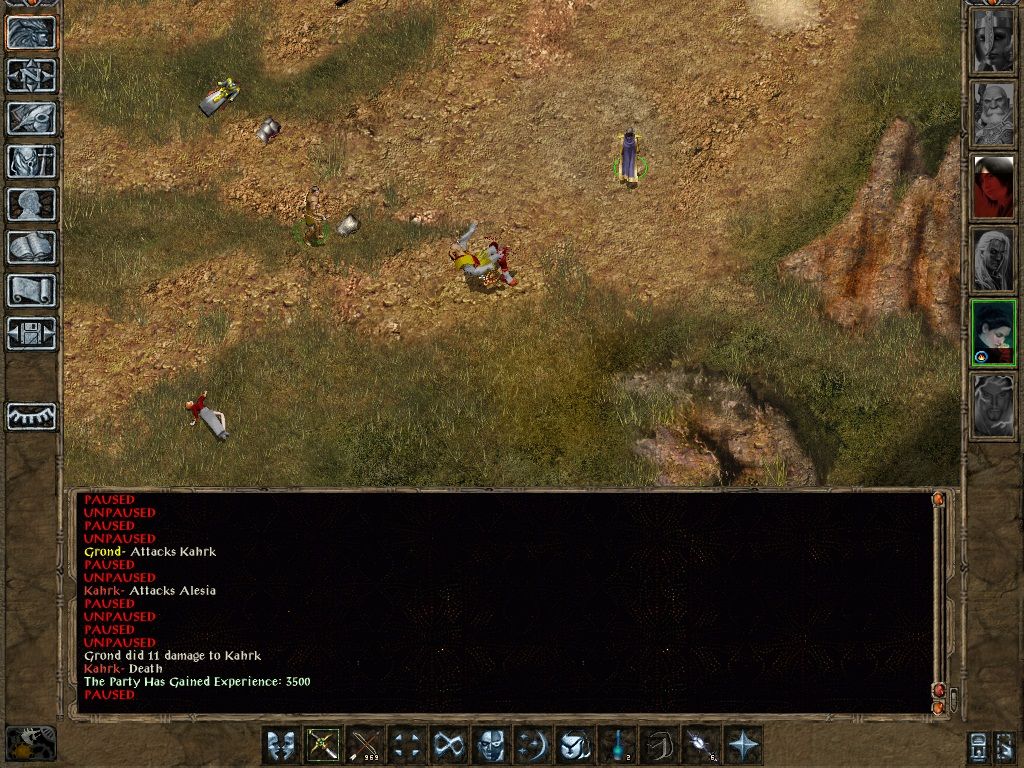The image size is (1024, 768).
Task: Use the blue potion quick item
Action: click(617, 745)
